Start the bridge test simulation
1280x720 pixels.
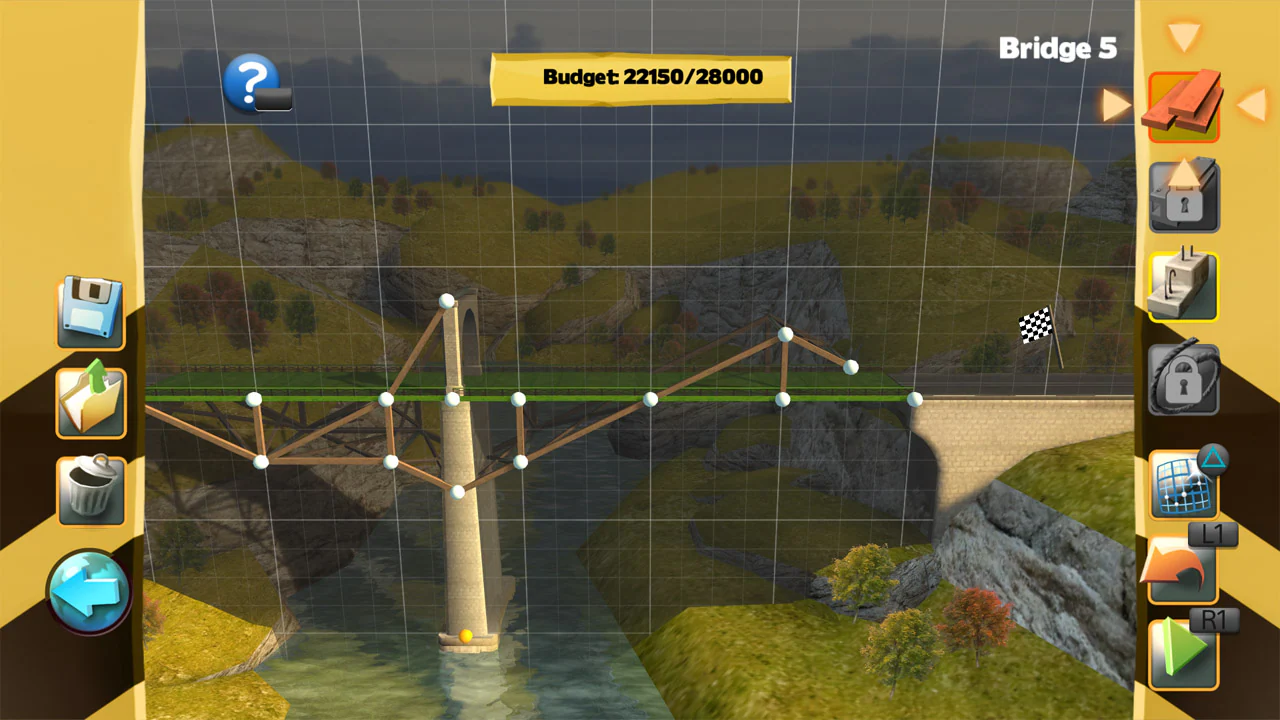coord(1183,650)
